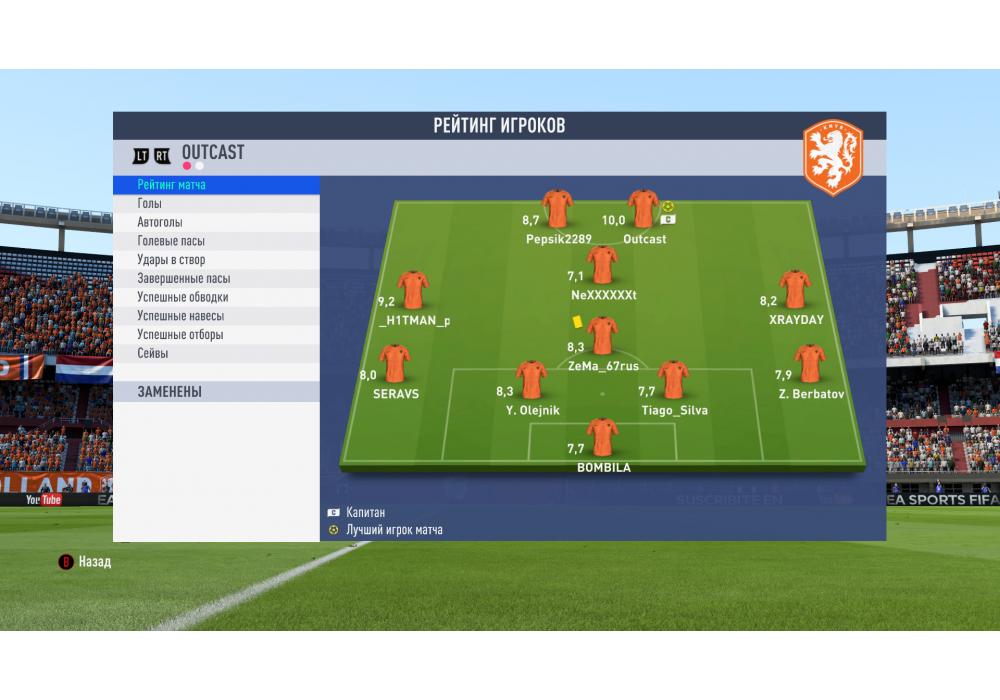
Task: Select Успешные навесы in the list
Action: point(216,316)
